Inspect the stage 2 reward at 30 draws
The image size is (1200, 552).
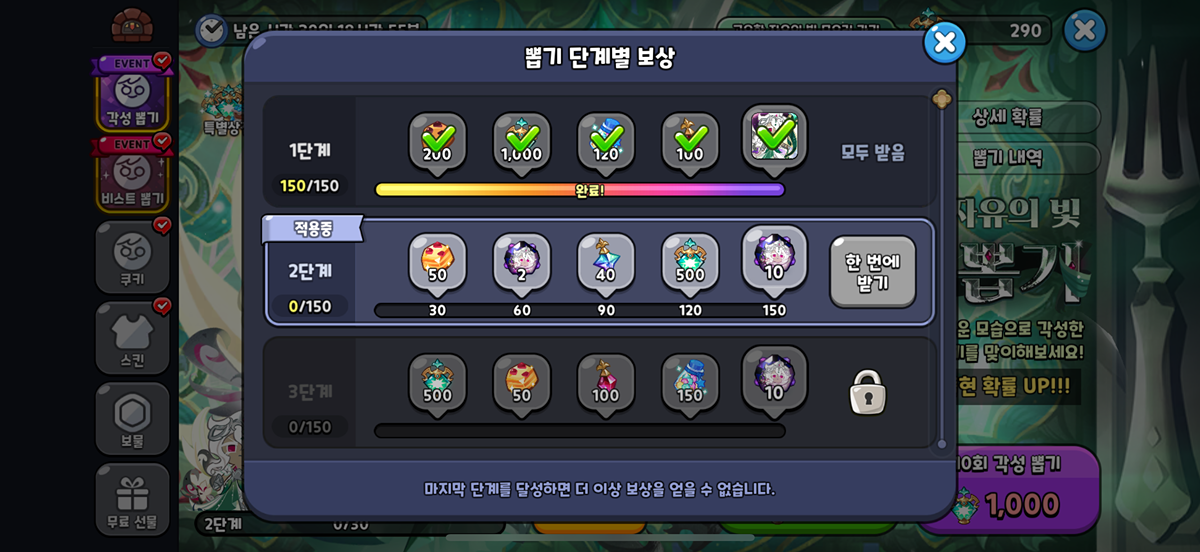(x=437, y=263)
